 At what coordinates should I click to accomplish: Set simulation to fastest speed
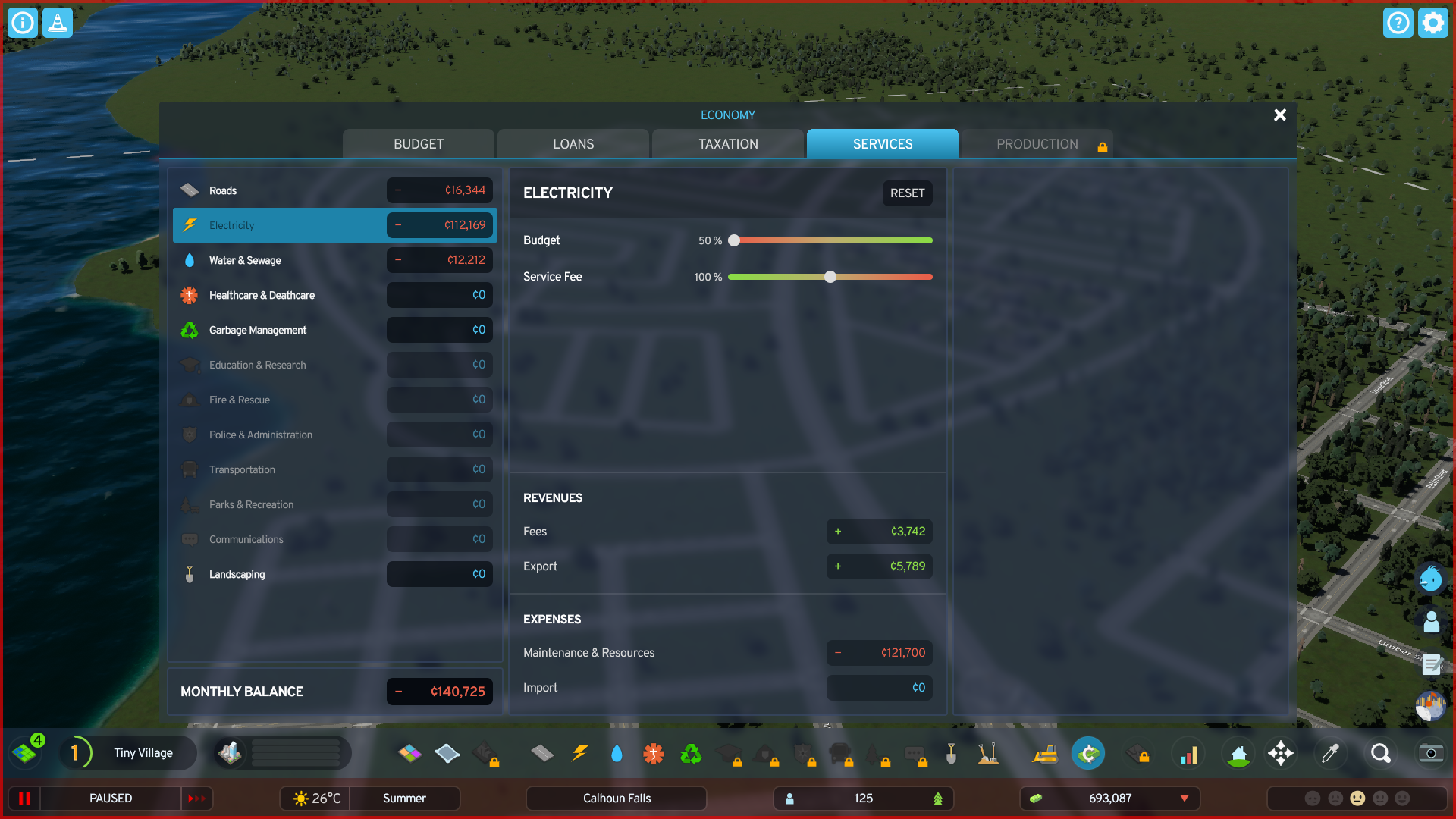point(197,798)
